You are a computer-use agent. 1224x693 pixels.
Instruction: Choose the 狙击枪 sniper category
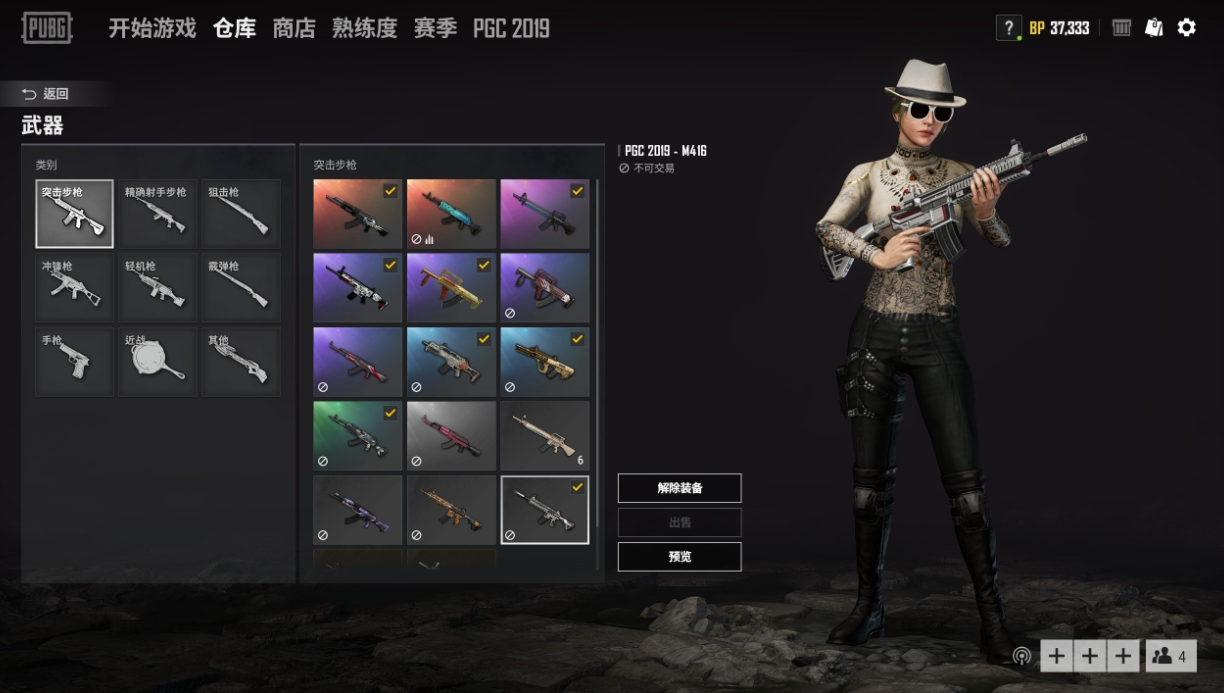pyautogui.click(x=241, y=214)
